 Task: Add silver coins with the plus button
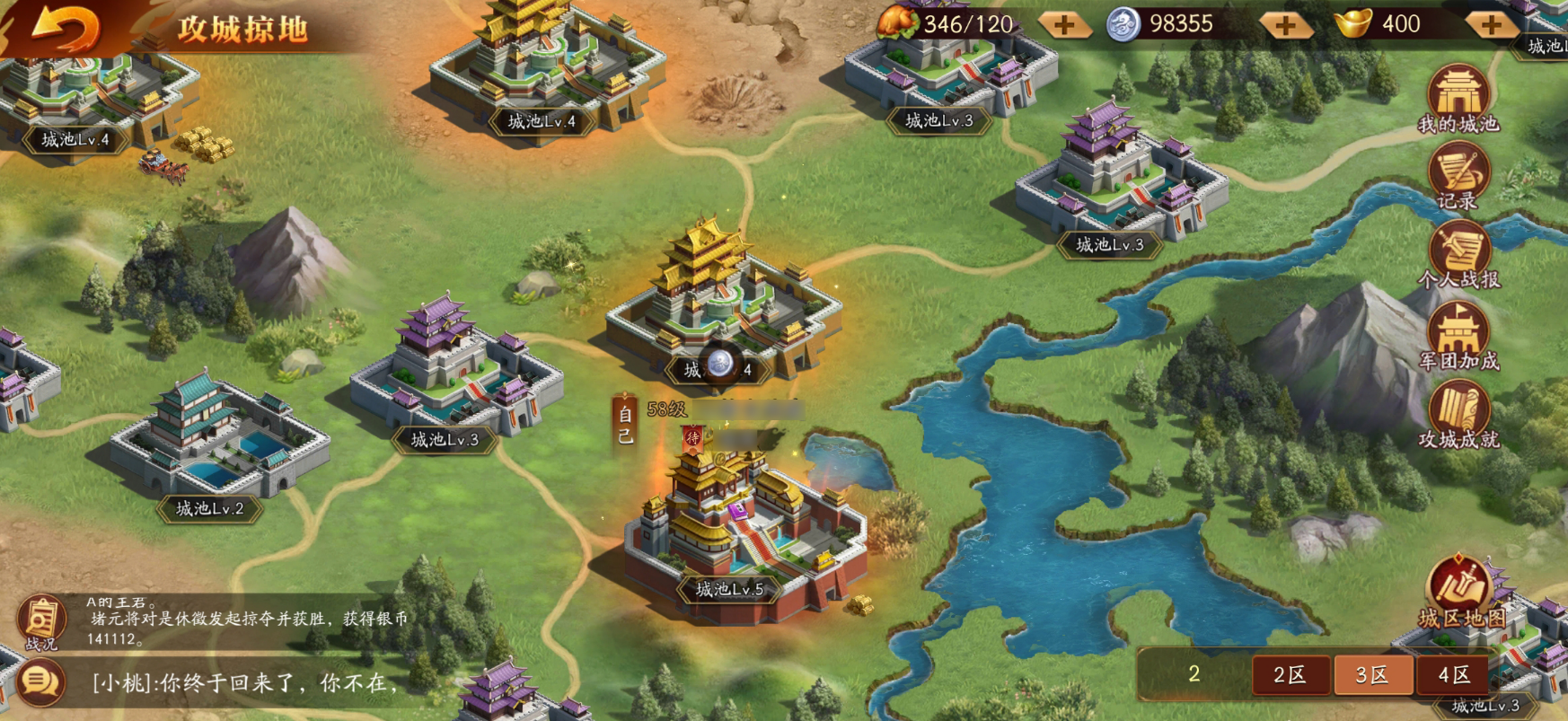(x=1285, y=25)
